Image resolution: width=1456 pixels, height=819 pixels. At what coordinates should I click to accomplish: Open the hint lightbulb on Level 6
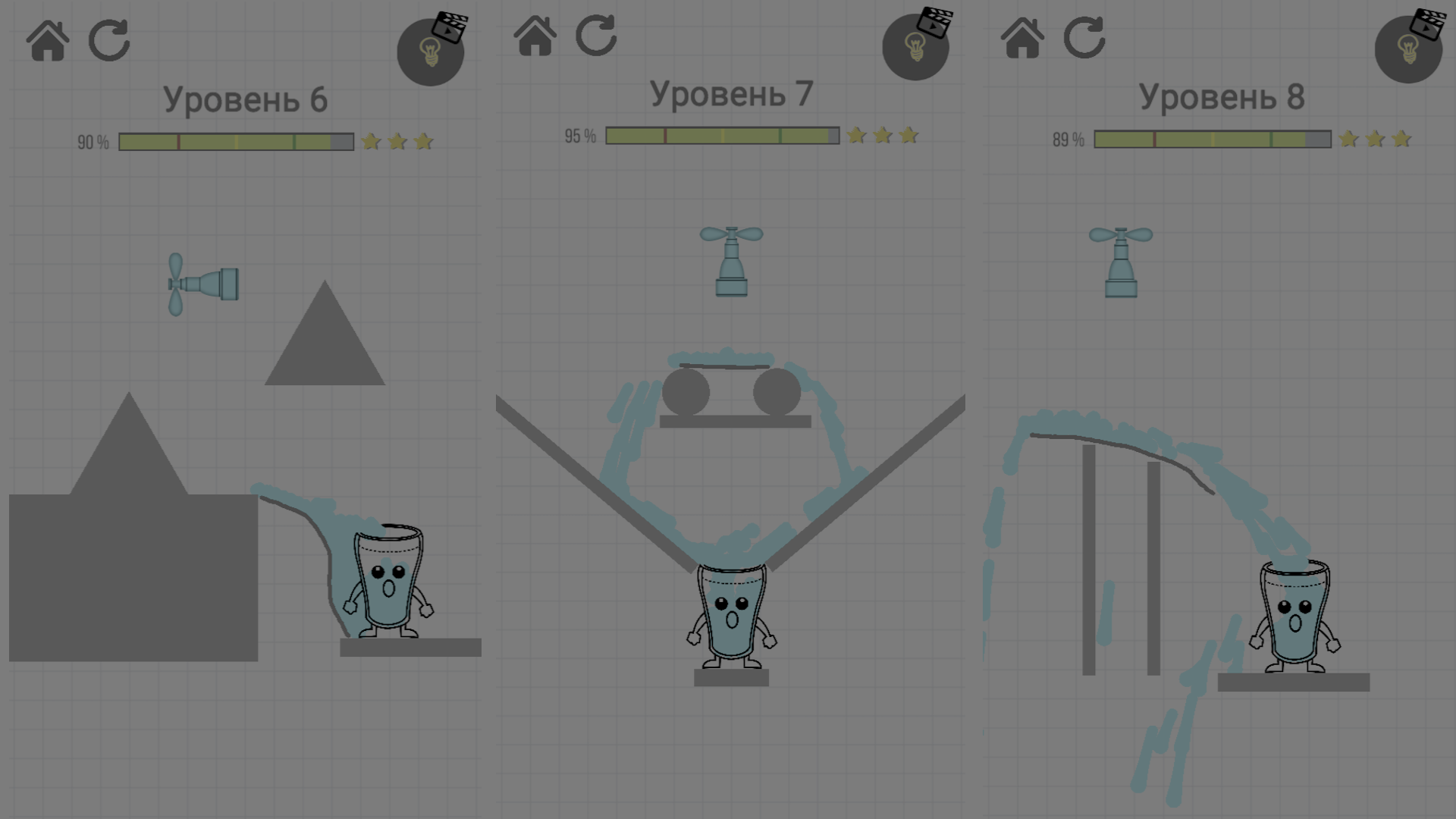tap(430, 53)
